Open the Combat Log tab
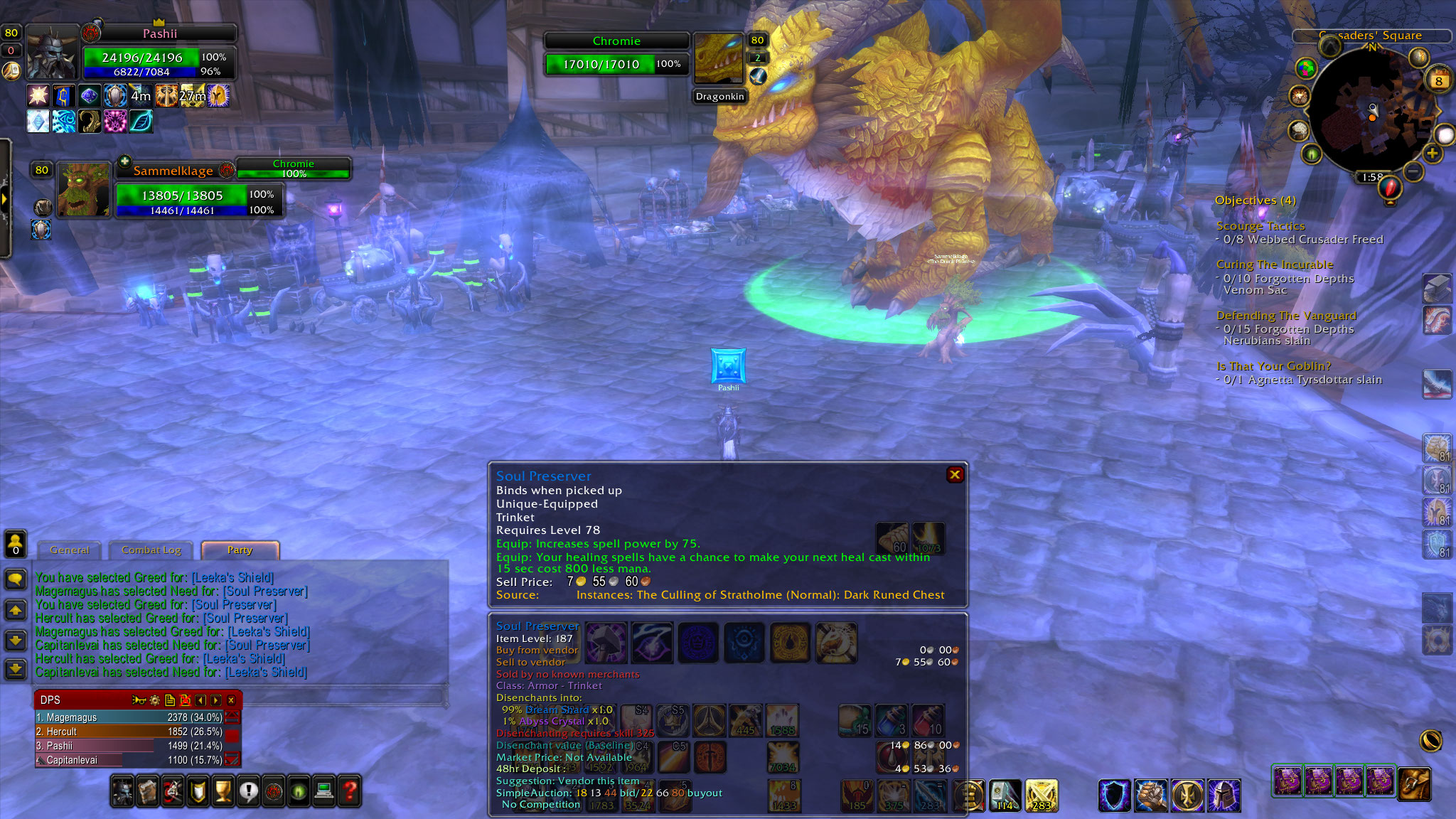 click(x=151, y=550)
